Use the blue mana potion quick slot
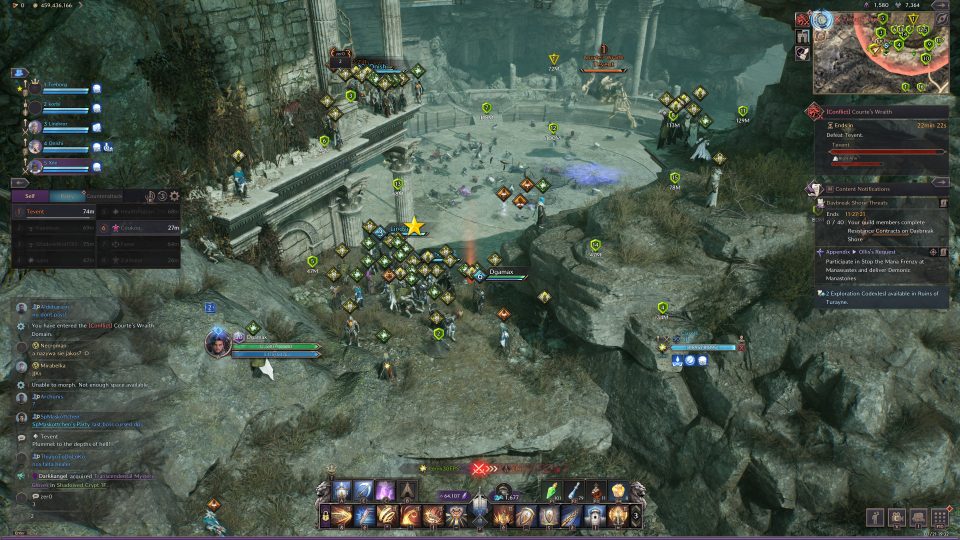The image size is (960, 540). [x=575, y=492]
